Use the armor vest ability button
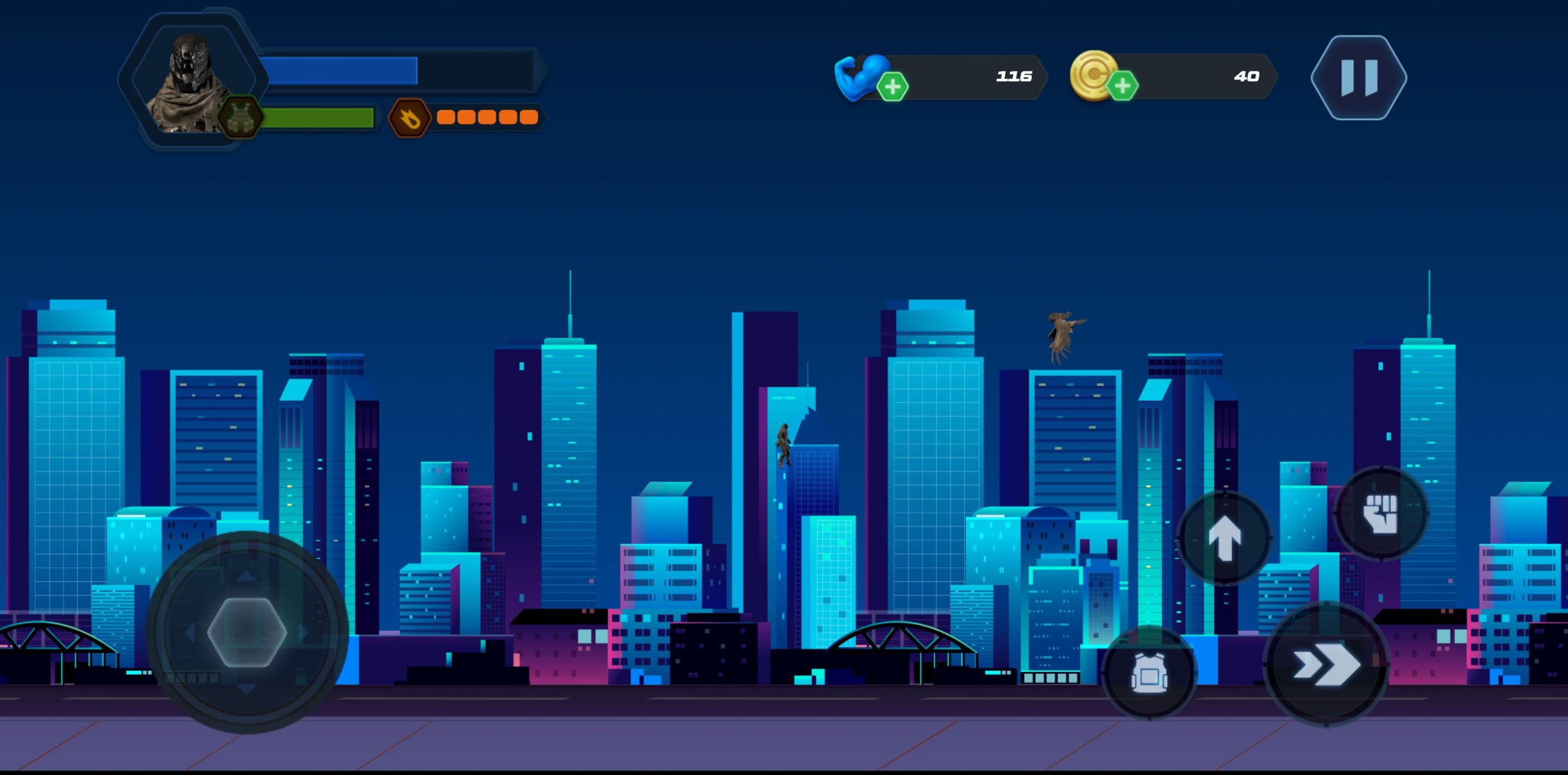 (1149, 673)
